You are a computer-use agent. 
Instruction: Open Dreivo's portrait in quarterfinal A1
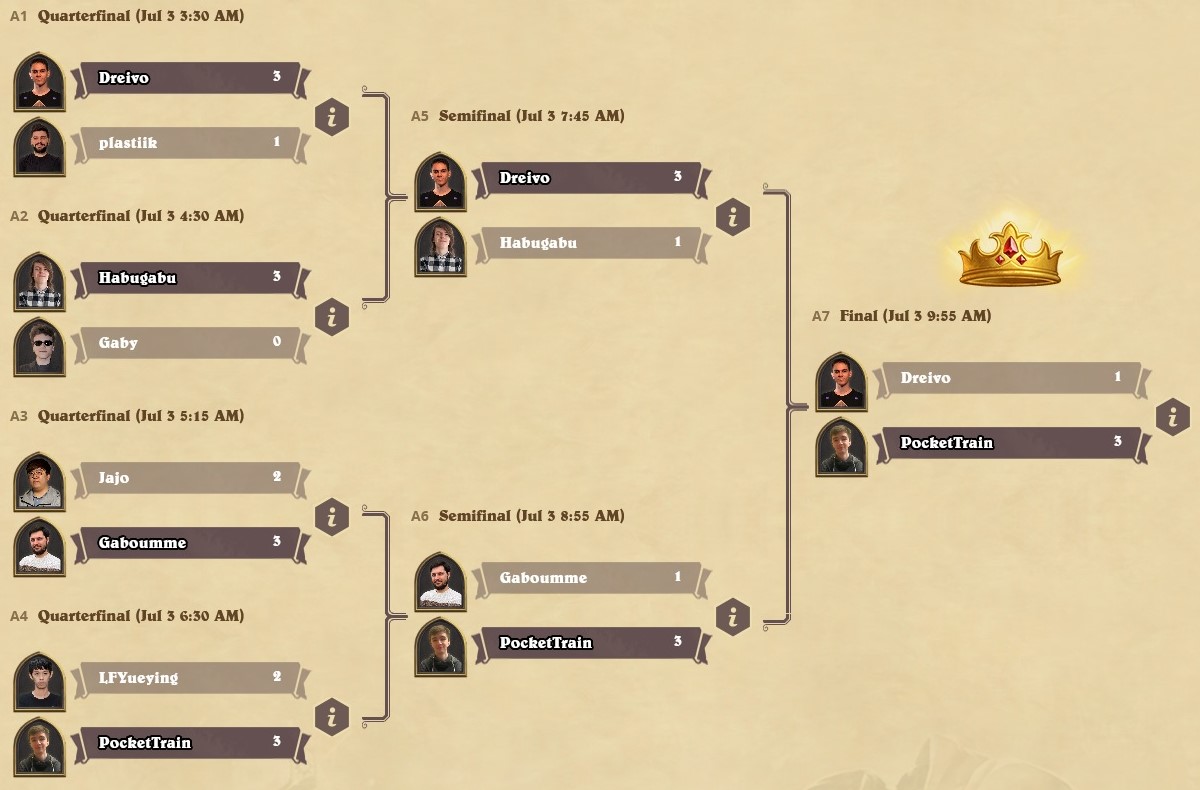point(40,81)
